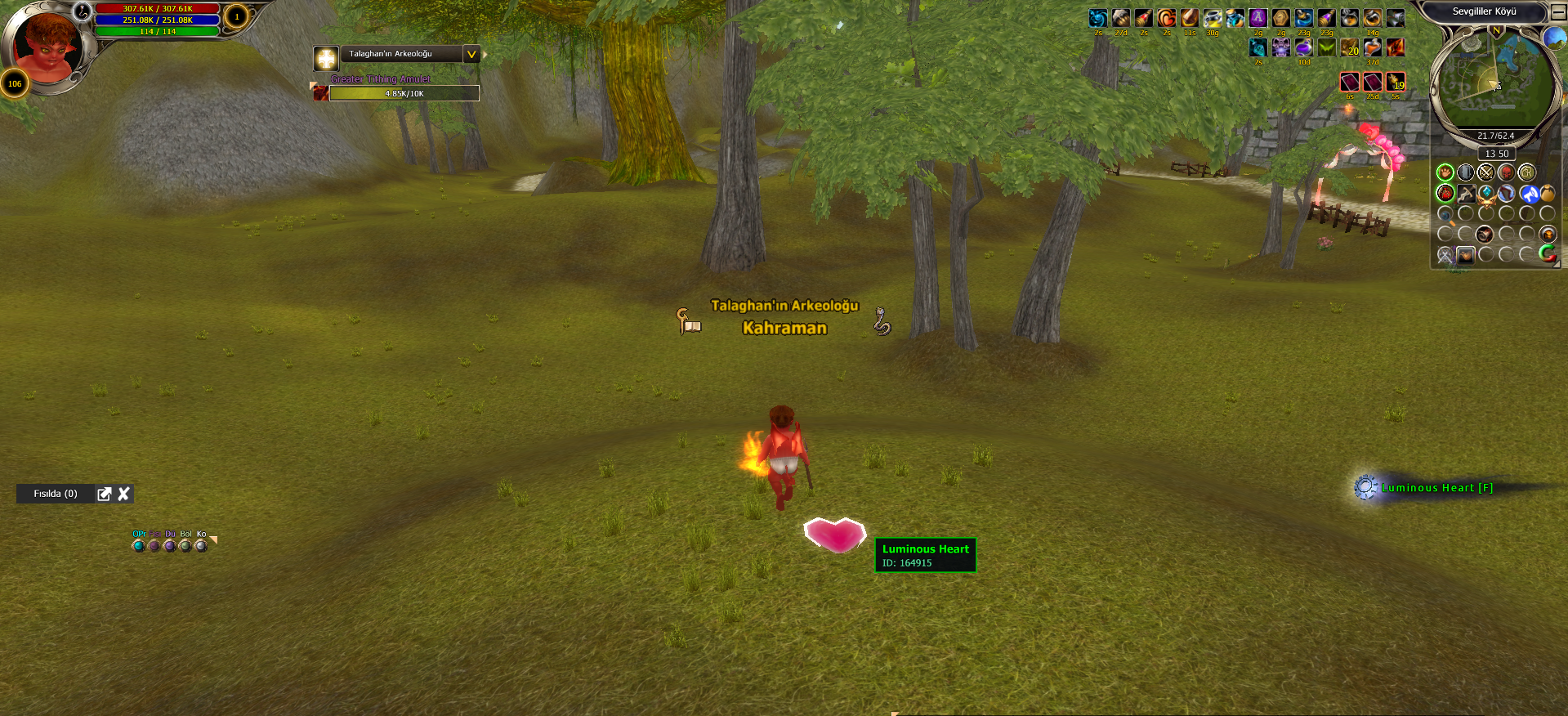Open the world map globe icon

pos(1553,38)
